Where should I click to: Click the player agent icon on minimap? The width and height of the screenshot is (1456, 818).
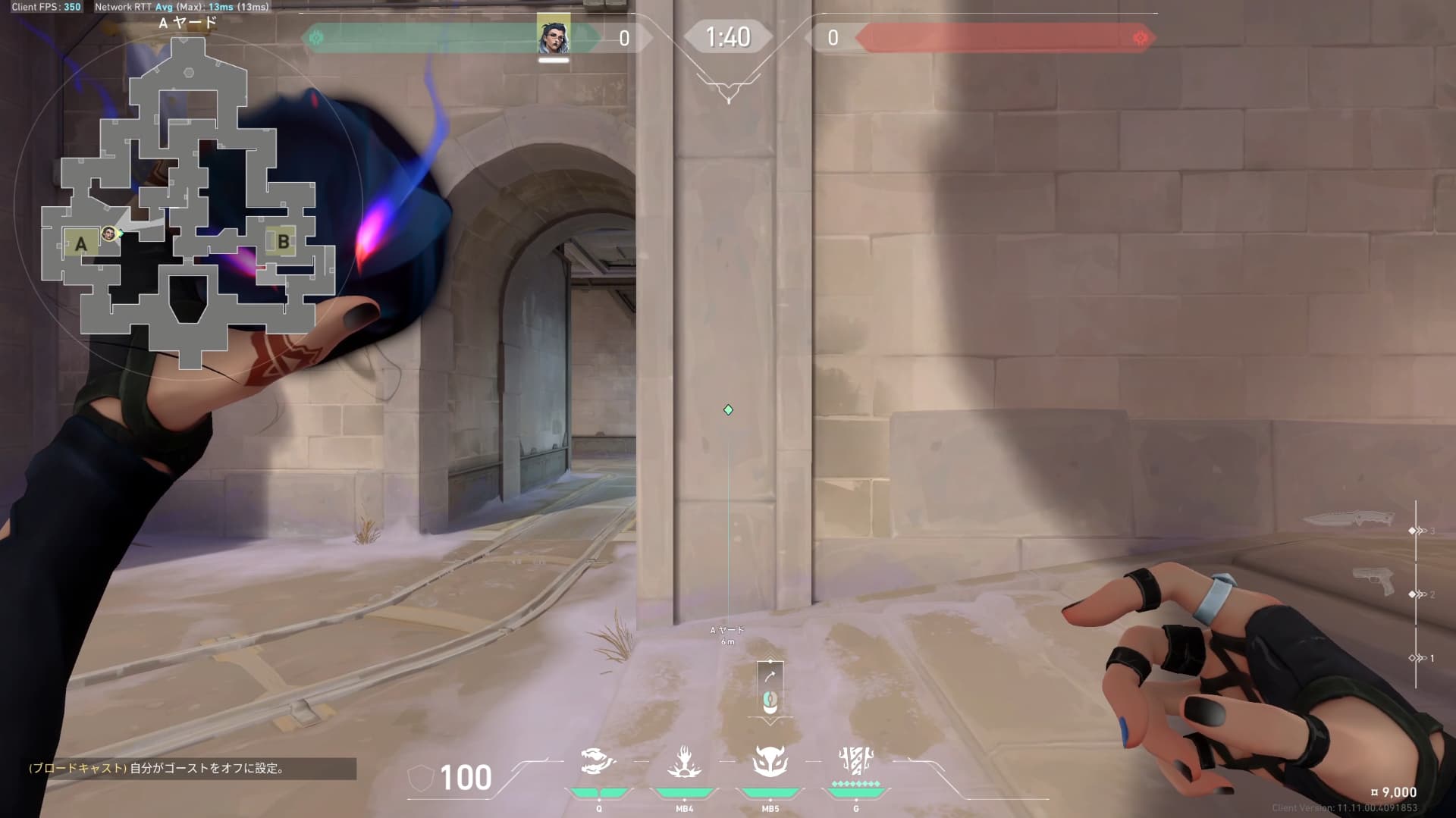coord(109,233)
